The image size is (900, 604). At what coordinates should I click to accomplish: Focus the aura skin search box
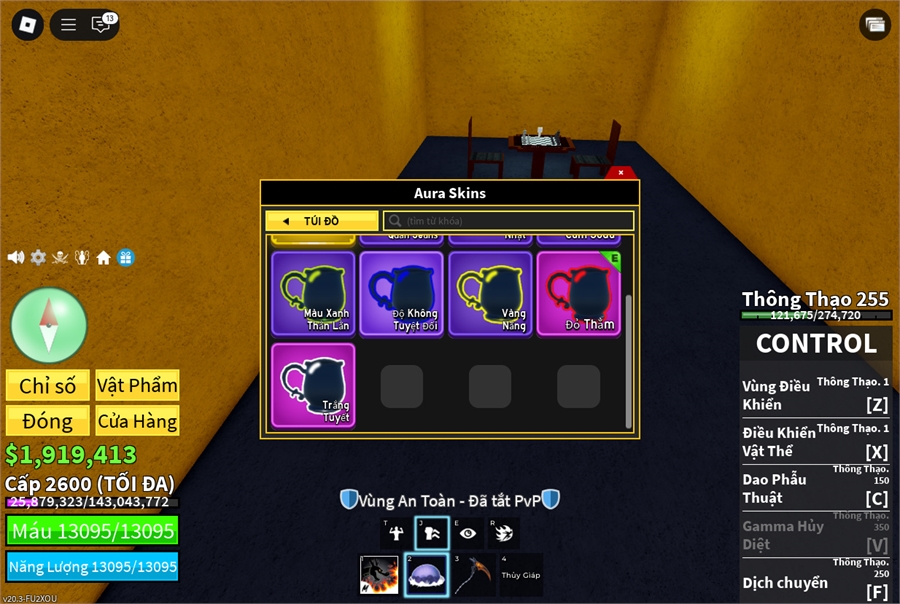[x=510, y=221]
